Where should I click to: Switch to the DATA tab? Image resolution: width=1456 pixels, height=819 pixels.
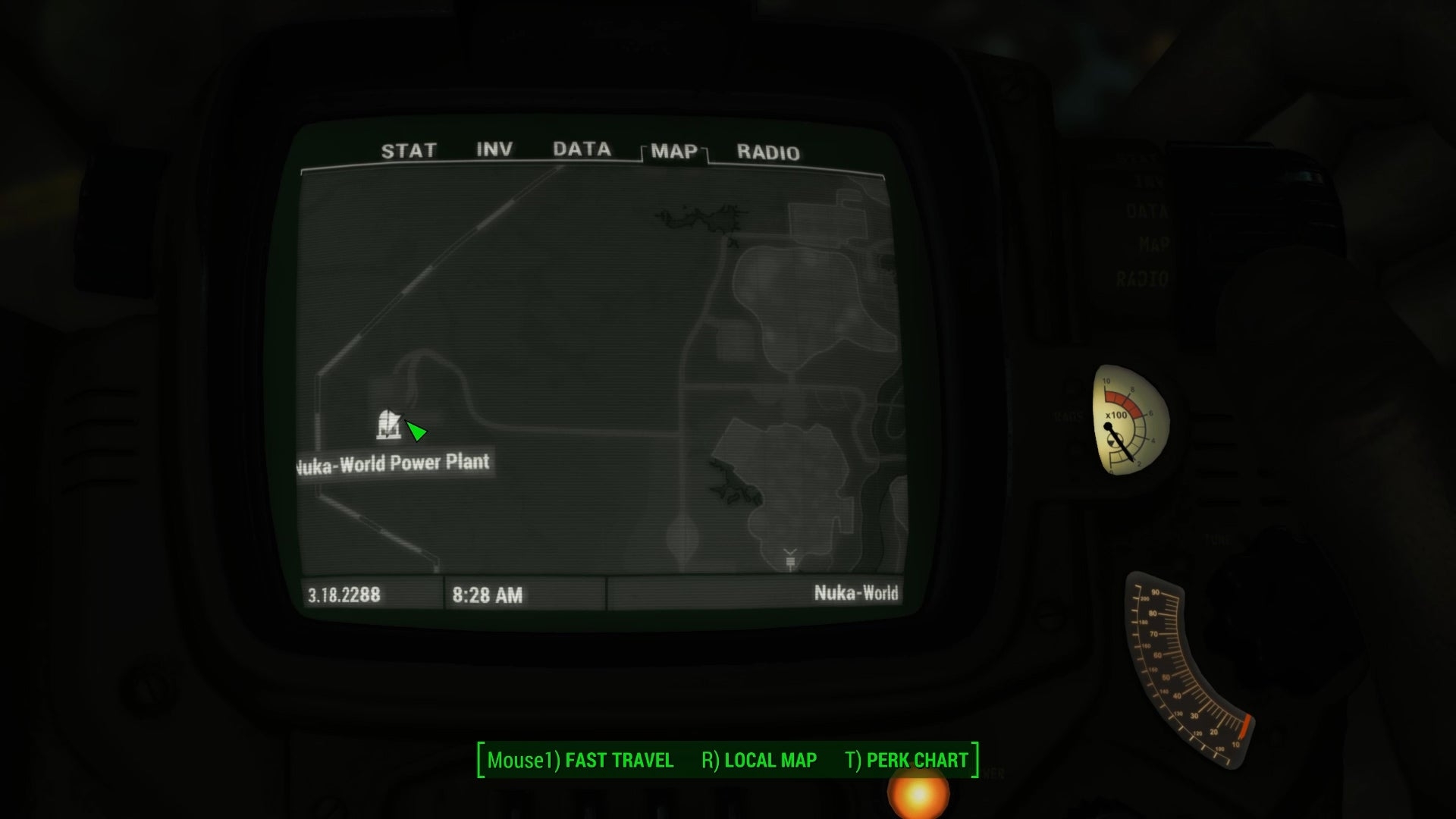[582, 149]
